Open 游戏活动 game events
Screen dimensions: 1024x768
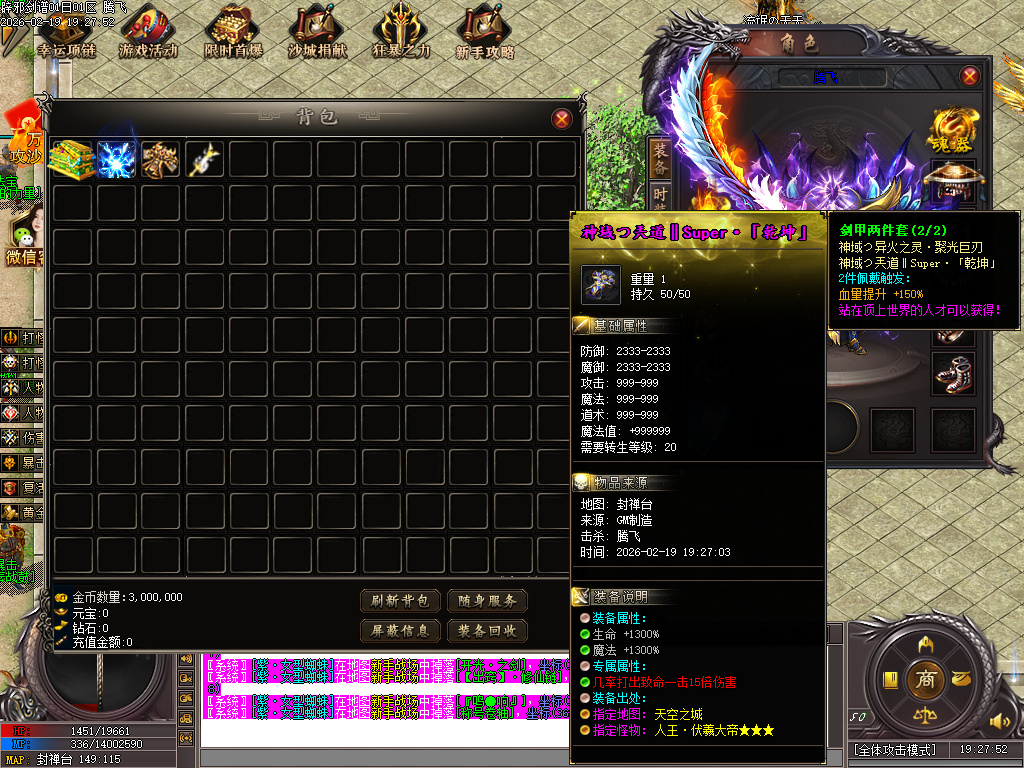(148, 34)
